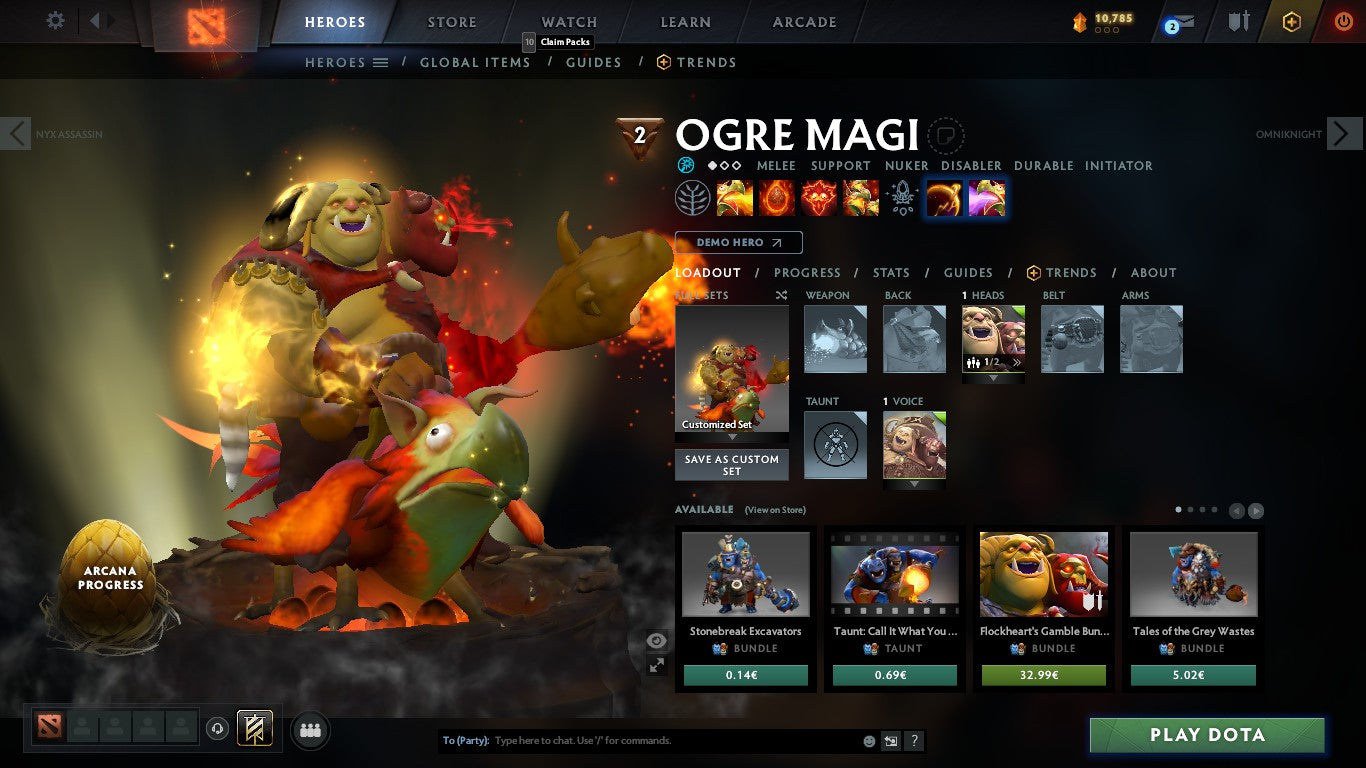1366x768 pixels.
Task: Open the Heroes hamburger menu
Action: tap(381, 62)
